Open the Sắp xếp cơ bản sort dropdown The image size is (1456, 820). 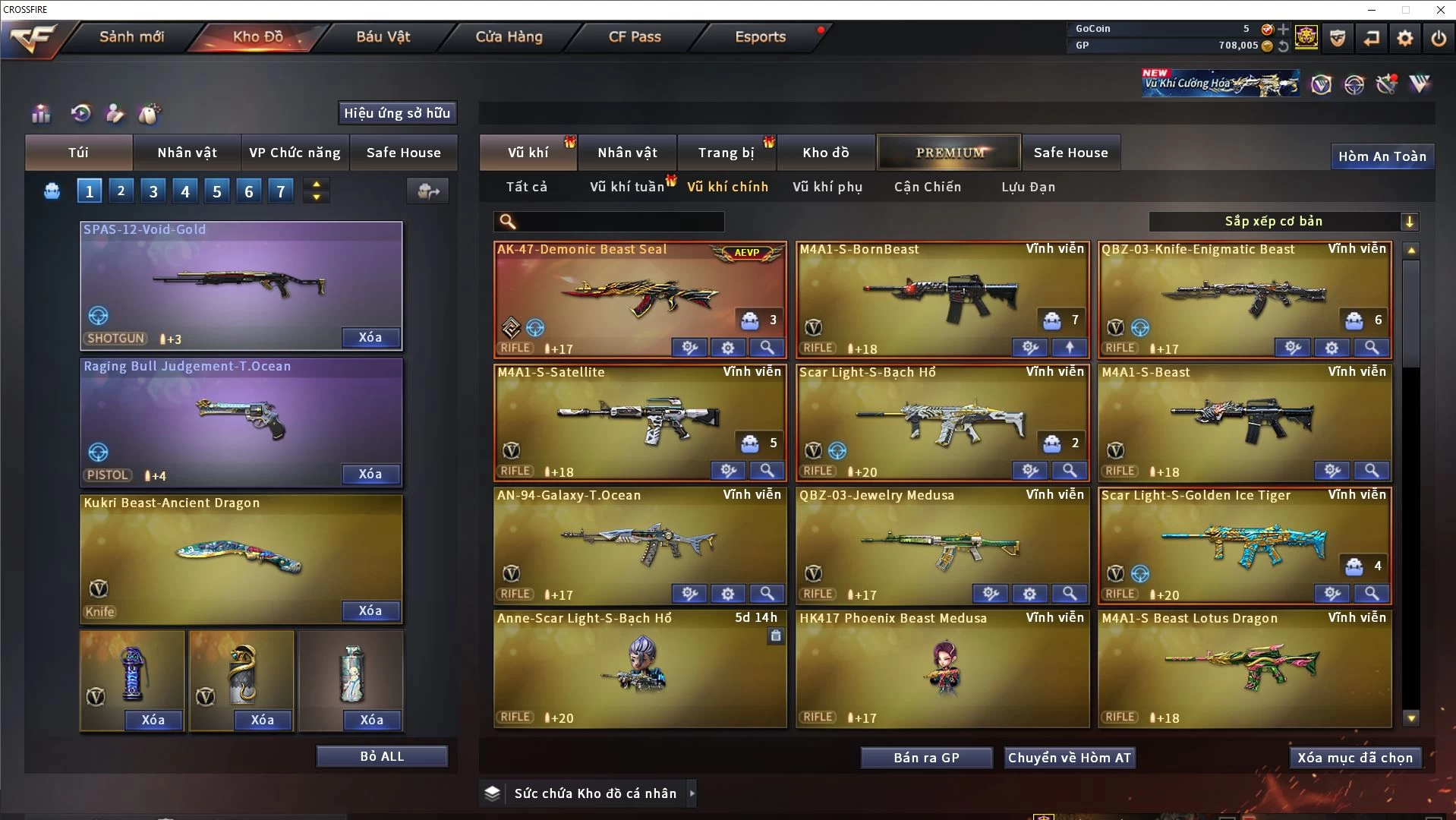coord(1283,221)
